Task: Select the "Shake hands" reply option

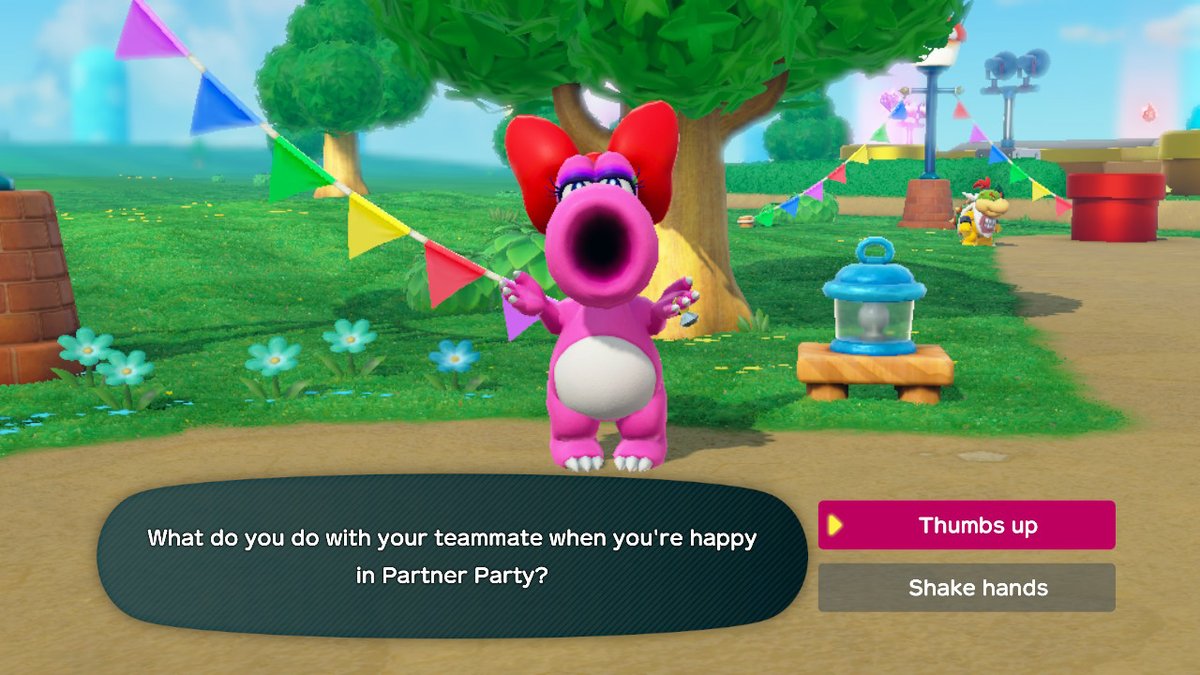Action: click(966, 588)
